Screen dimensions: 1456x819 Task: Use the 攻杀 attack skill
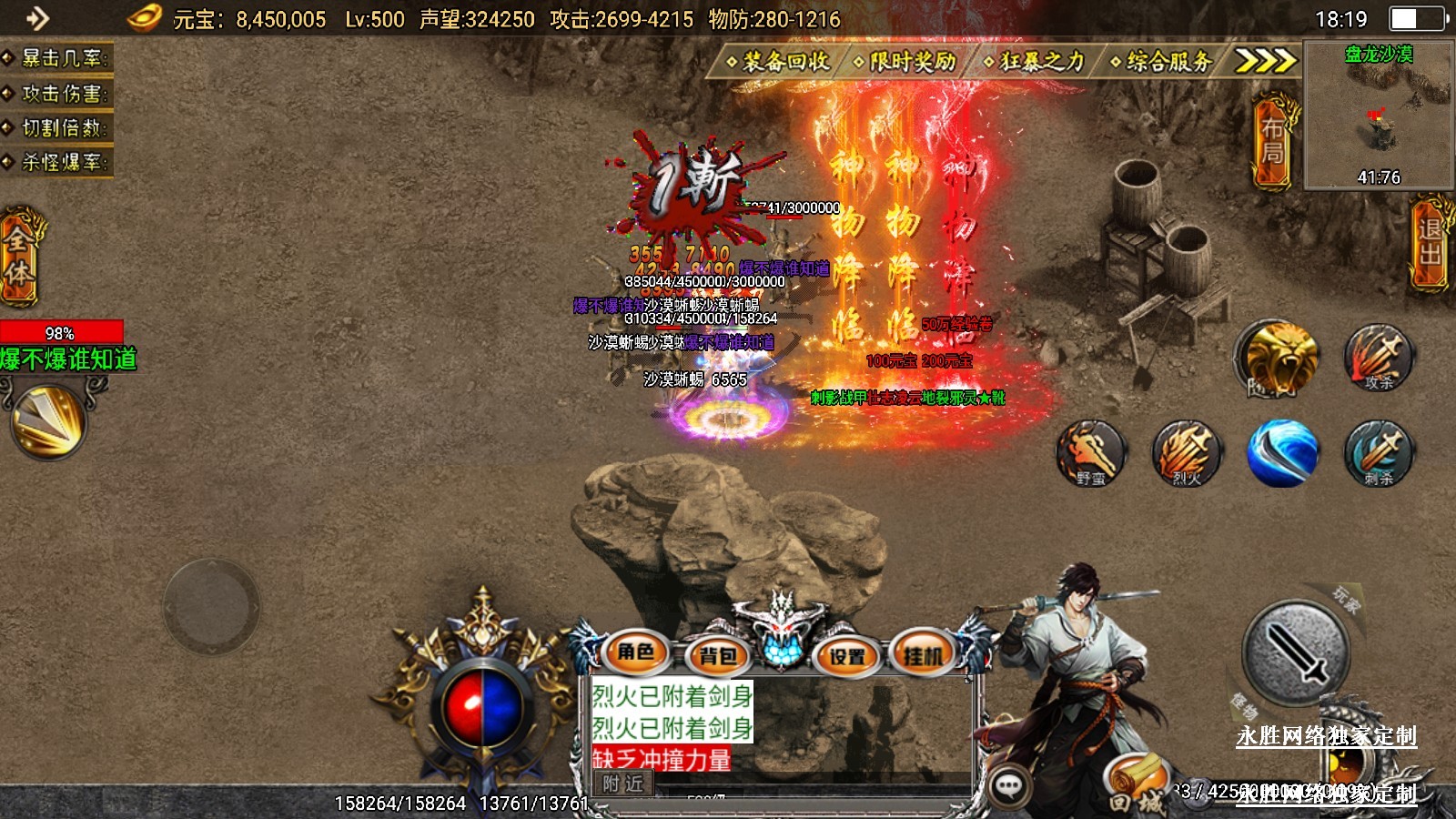[1379, 357]
